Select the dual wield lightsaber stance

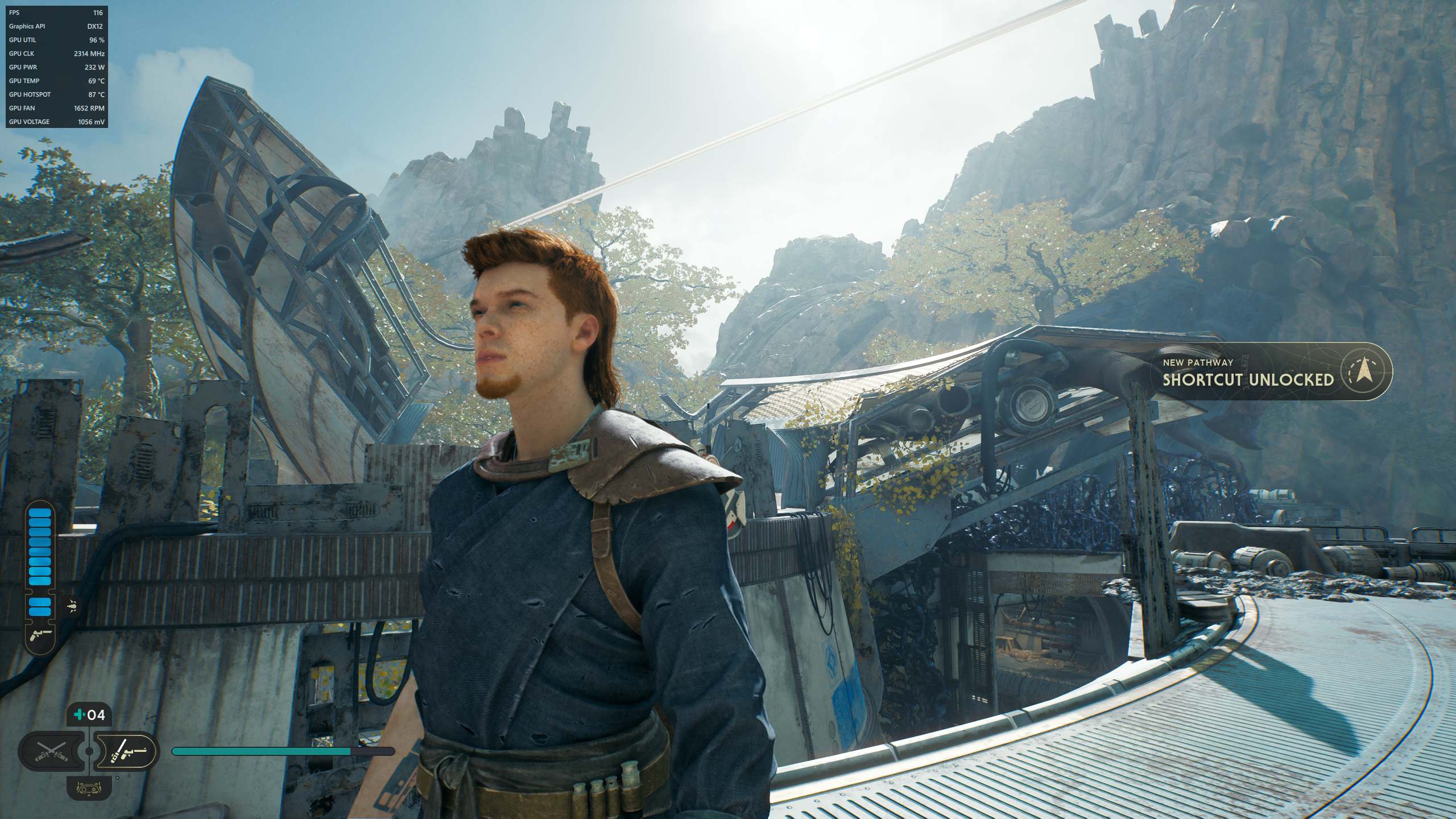click(x=51, y=752)
